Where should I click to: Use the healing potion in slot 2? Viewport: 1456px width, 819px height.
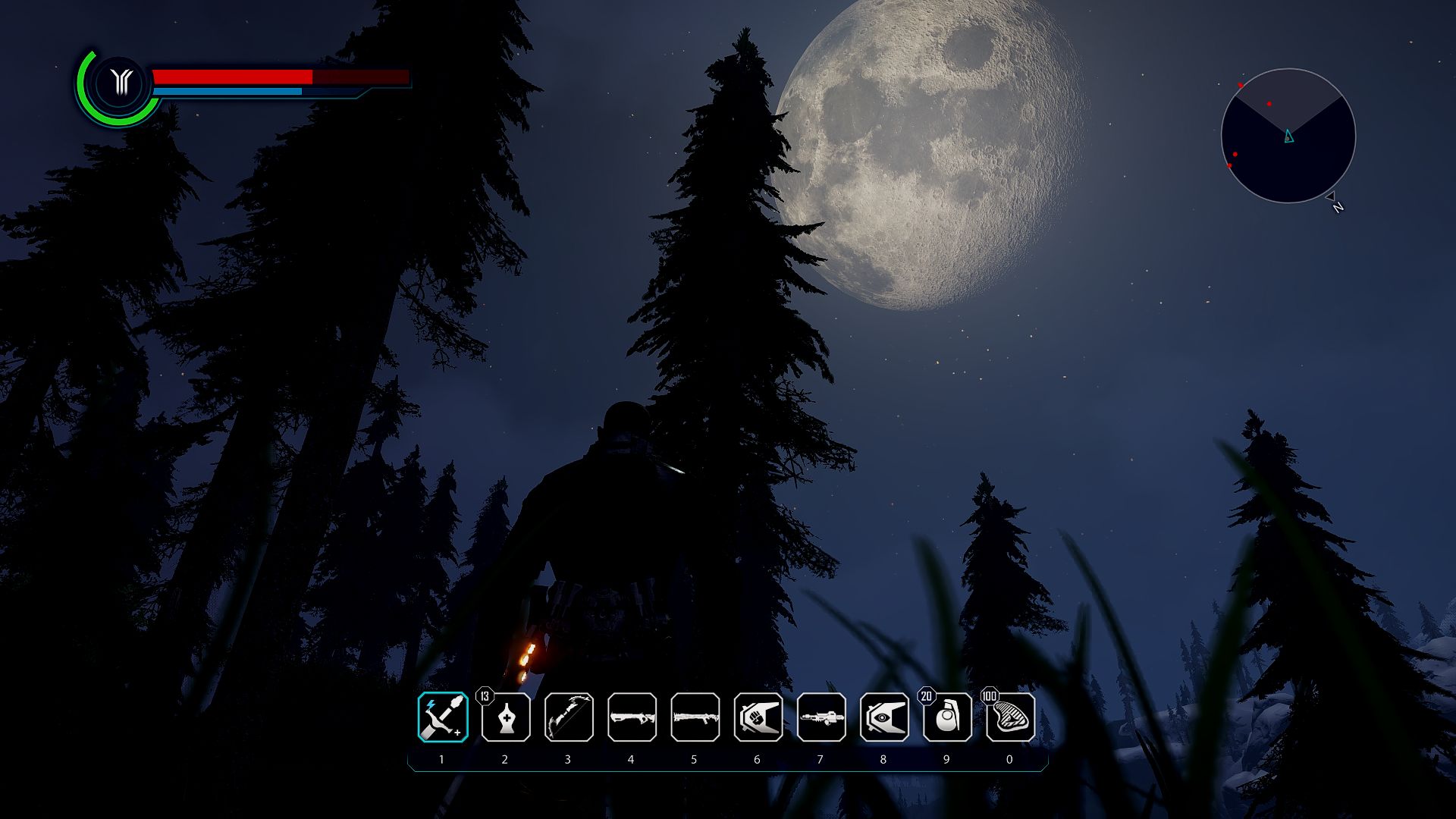(x=506, y=717)
